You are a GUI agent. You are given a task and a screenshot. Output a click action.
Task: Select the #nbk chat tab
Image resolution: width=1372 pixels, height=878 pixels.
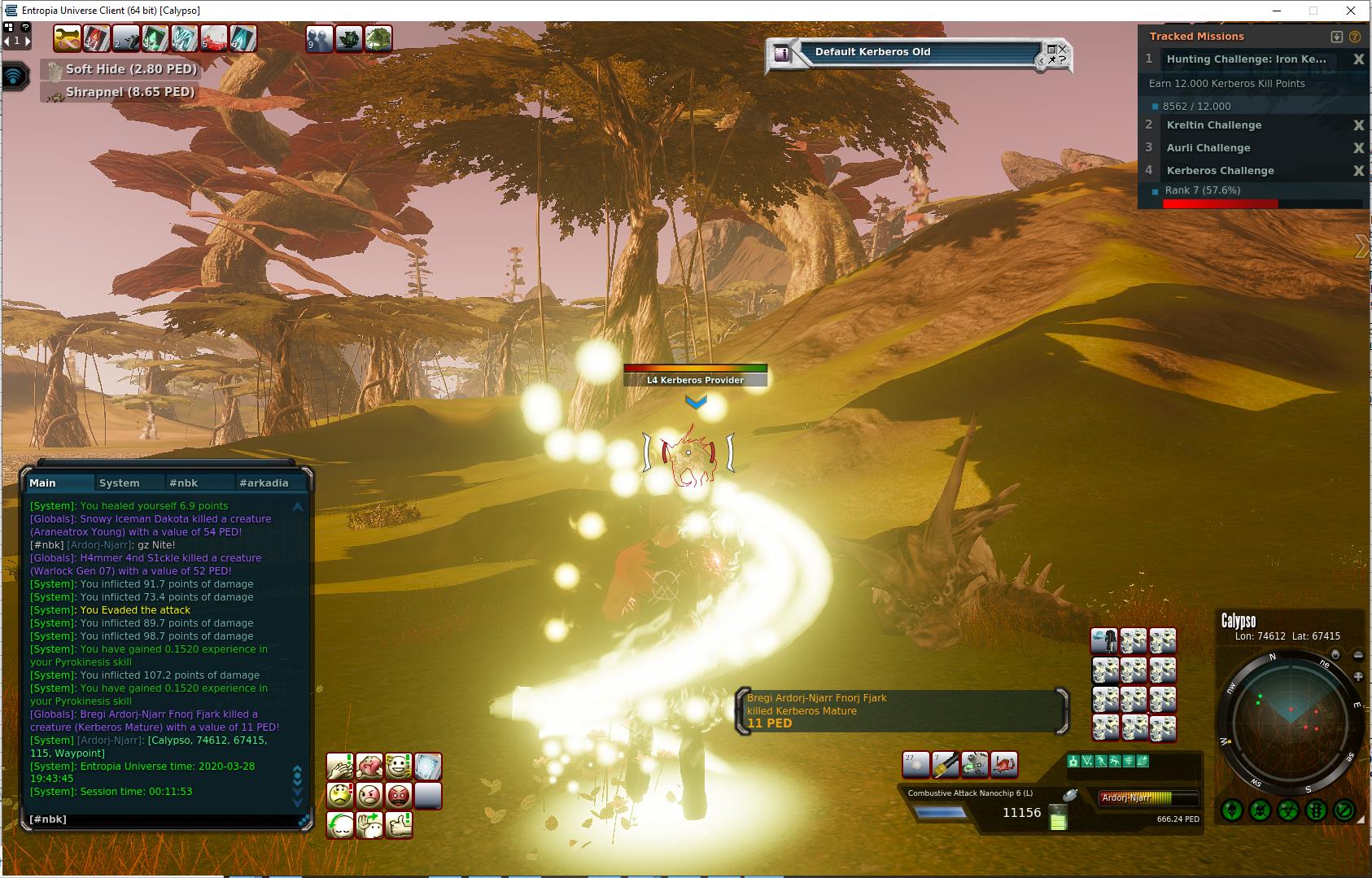183,483
